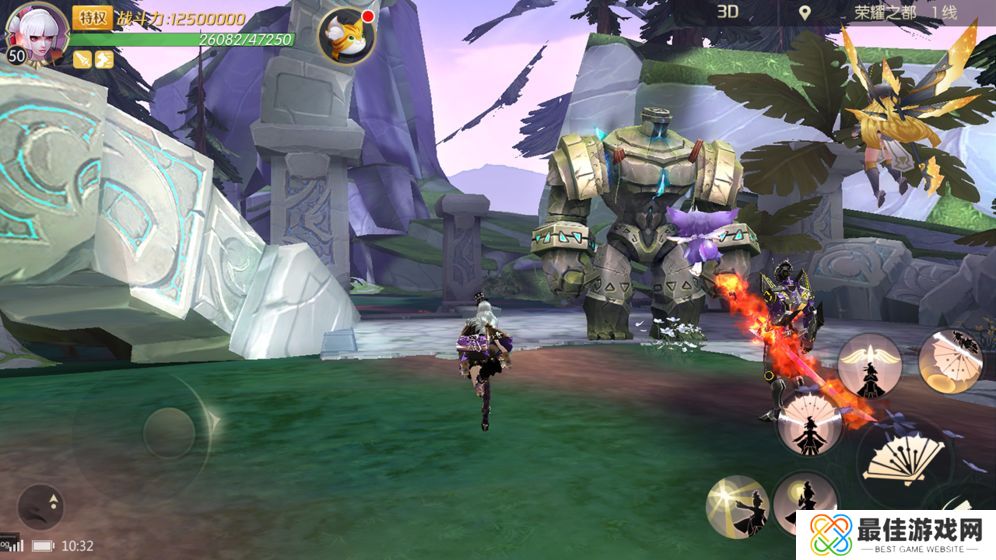Select the 荣耀之都 1线 channel label
The height and width of the screenshot is (560, 996).
click(904, 13)
